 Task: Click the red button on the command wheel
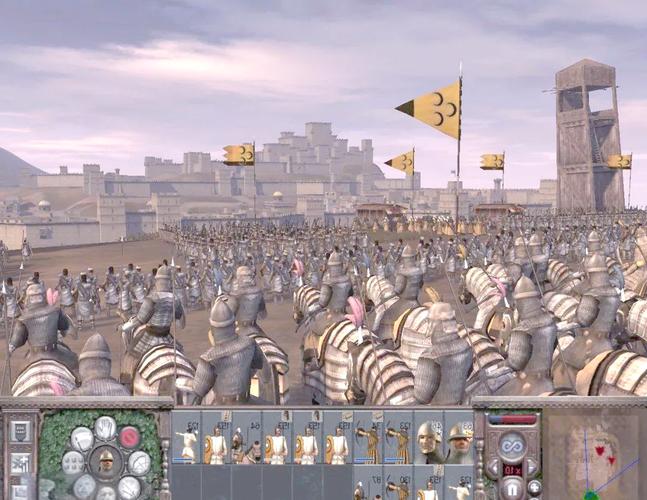click(130, 436)
